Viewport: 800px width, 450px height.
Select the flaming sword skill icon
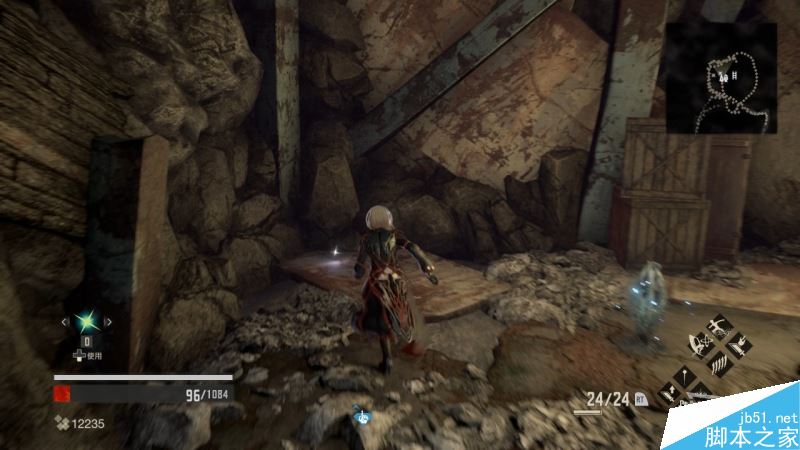click(x=739, y=346)
